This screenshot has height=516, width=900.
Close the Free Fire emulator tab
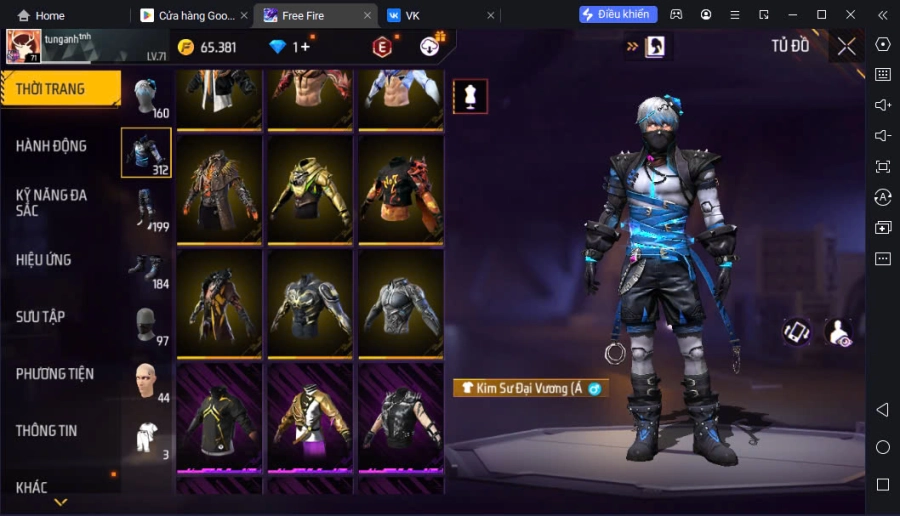point(368,15)
